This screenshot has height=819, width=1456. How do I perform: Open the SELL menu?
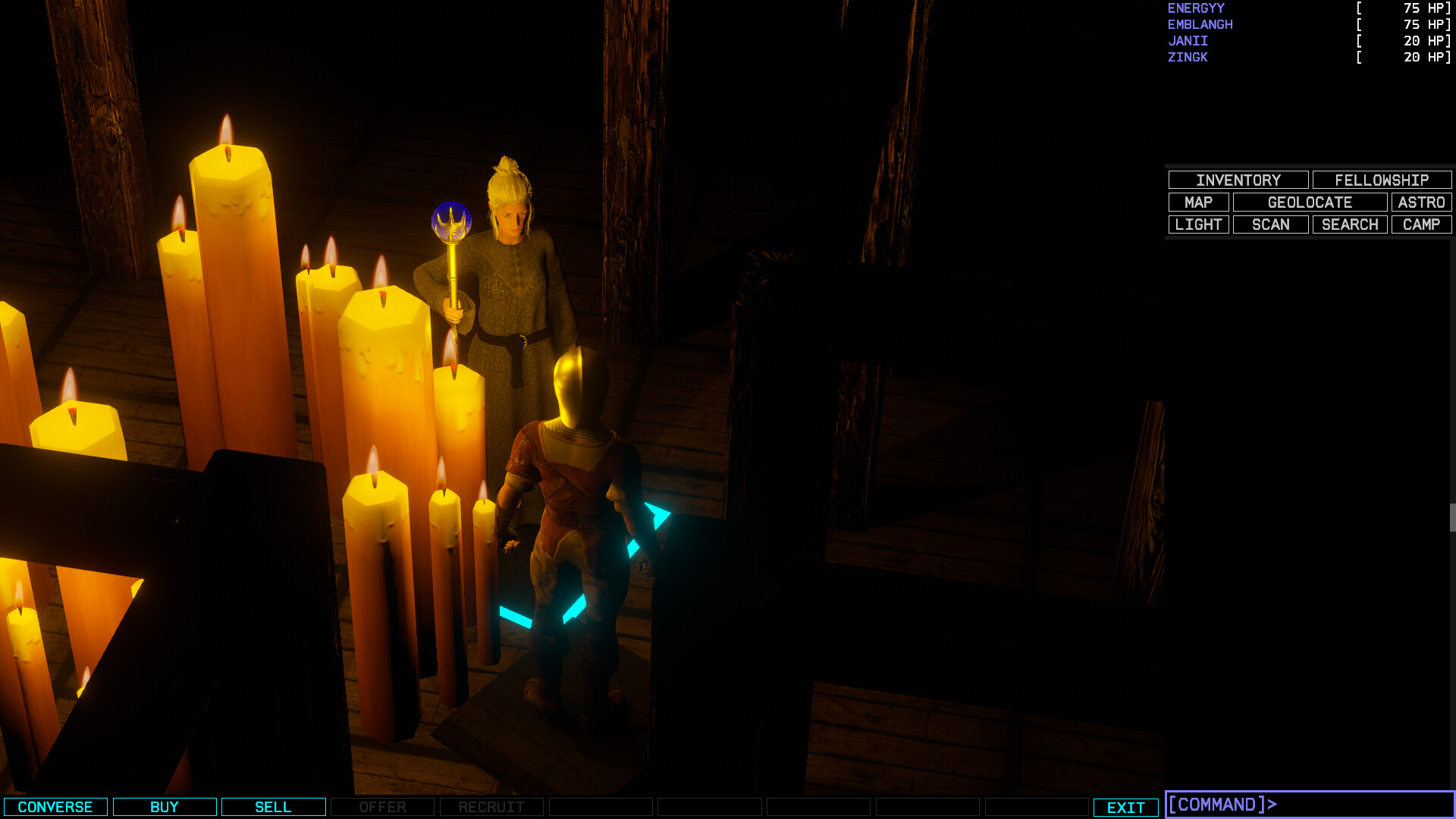point(273,807)
